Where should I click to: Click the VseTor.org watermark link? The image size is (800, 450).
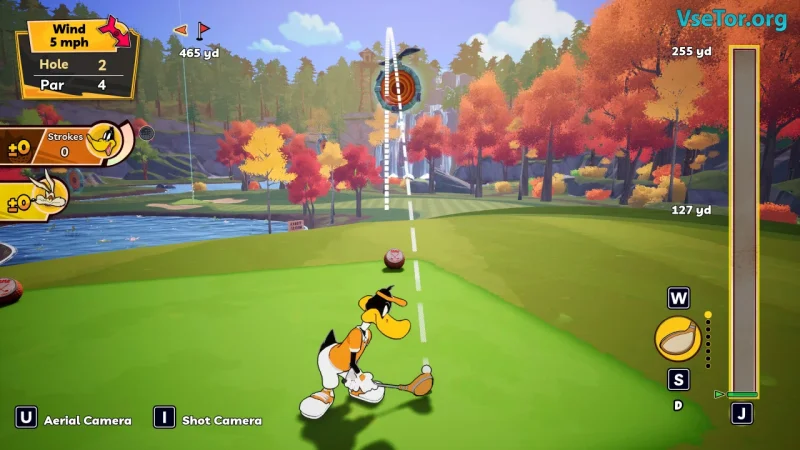tap(731, 19)
